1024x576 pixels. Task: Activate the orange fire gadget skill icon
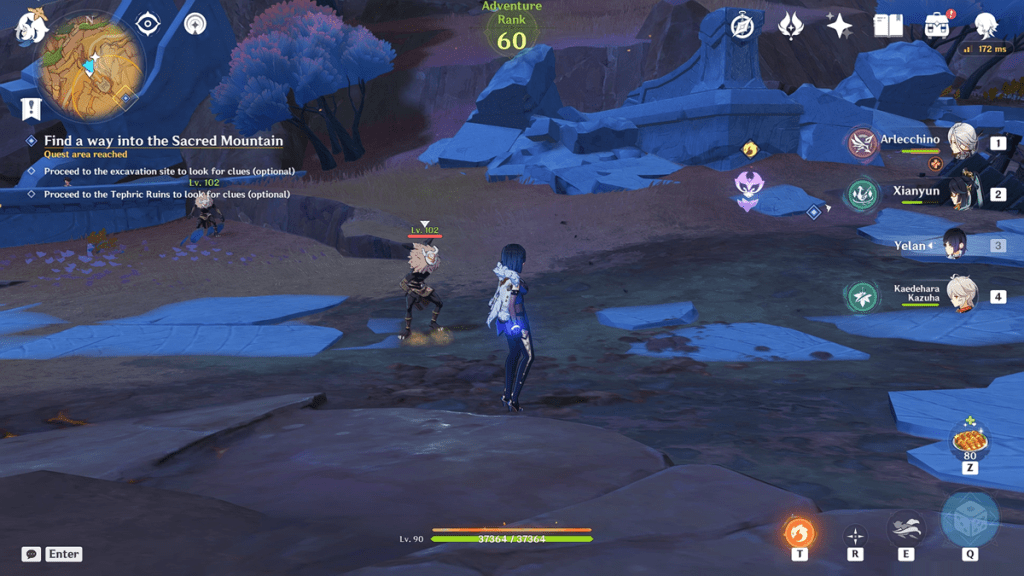click(799, 531)
